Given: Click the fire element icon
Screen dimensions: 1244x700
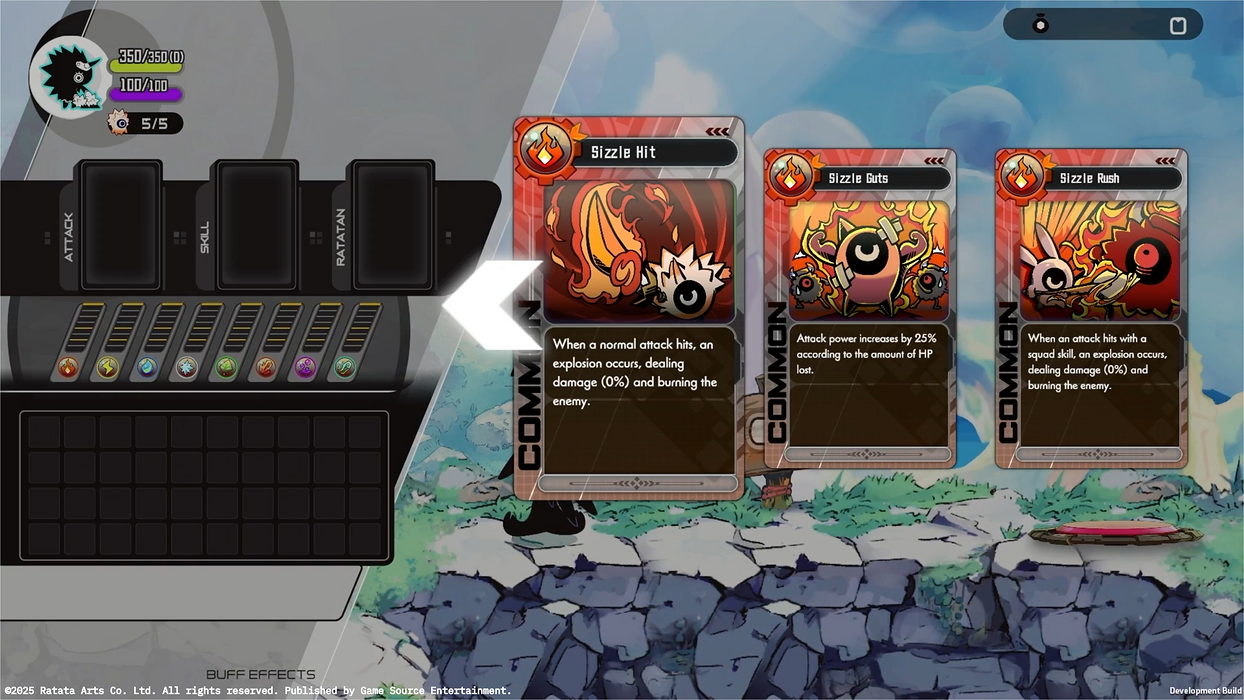Looking at the screenshot, I should click(67, 367).
